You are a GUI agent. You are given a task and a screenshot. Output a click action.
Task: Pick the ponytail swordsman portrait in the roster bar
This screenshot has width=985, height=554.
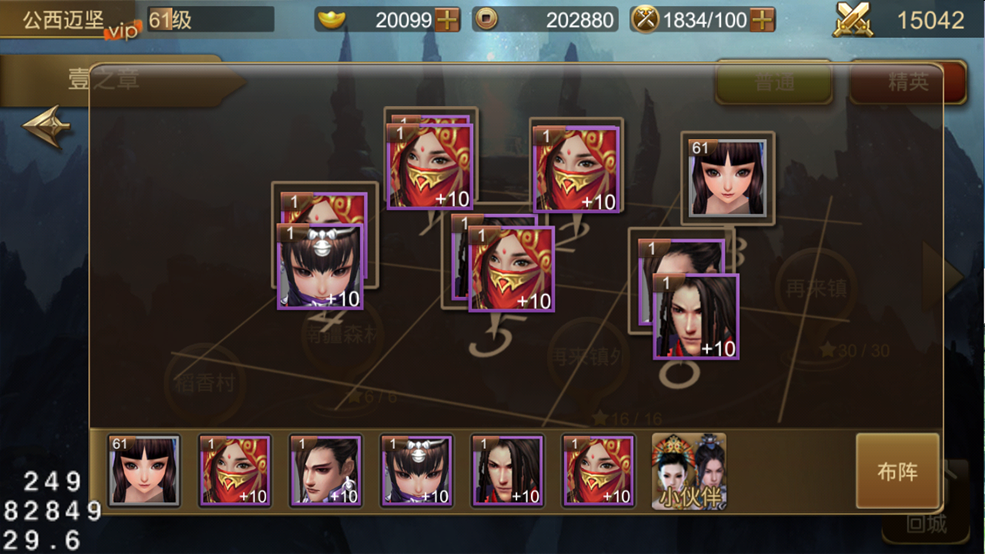tap(325, 471)
